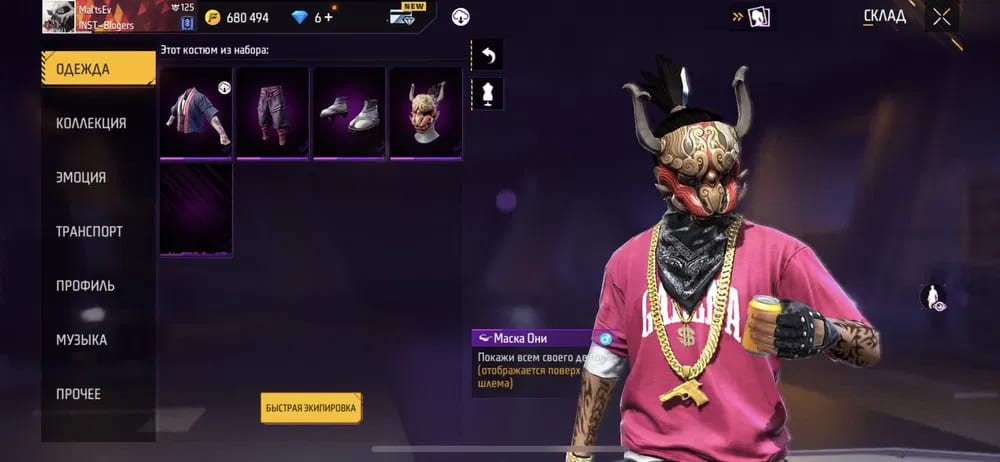Image resolution: width=1000 pixels, height=462 pixels.
Task: Open the player profile avatar
Action: [60, 16]
